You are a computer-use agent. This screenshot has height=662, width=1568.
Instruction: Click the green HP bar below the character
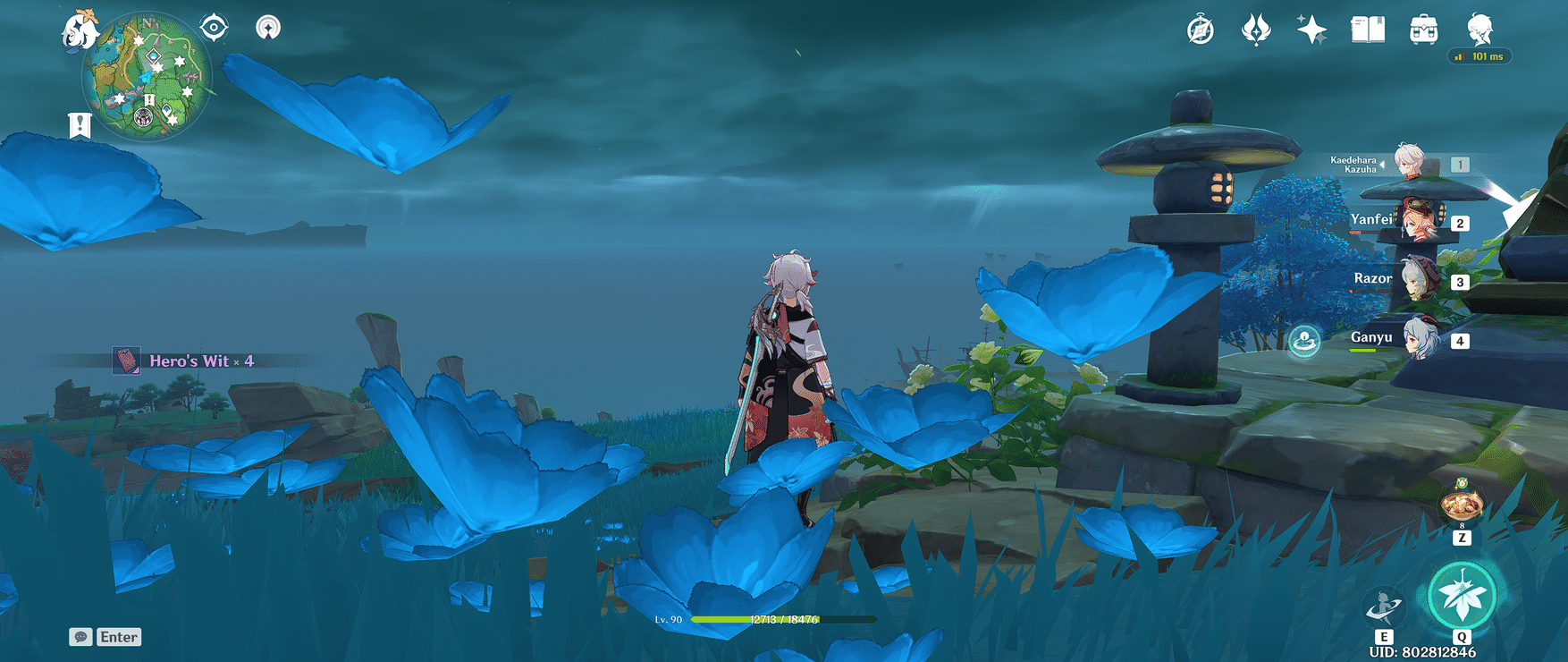coord(780,618)
